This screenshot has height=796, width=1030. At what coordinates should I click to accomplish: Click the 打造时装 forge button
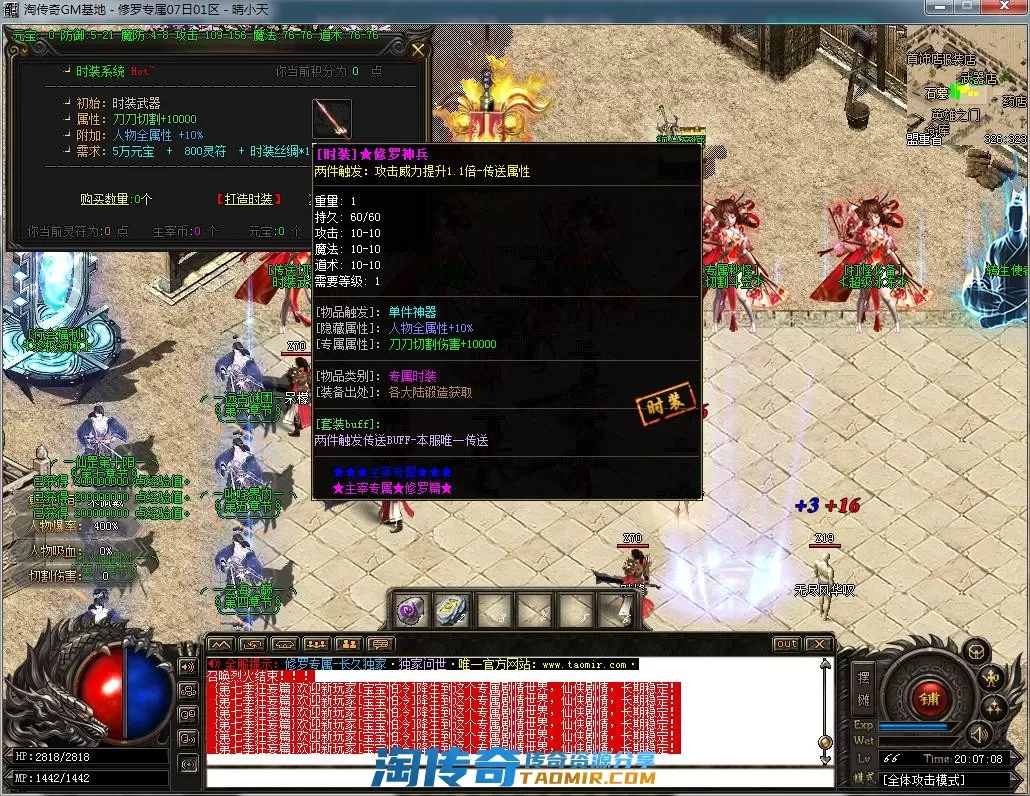[246, 199]
